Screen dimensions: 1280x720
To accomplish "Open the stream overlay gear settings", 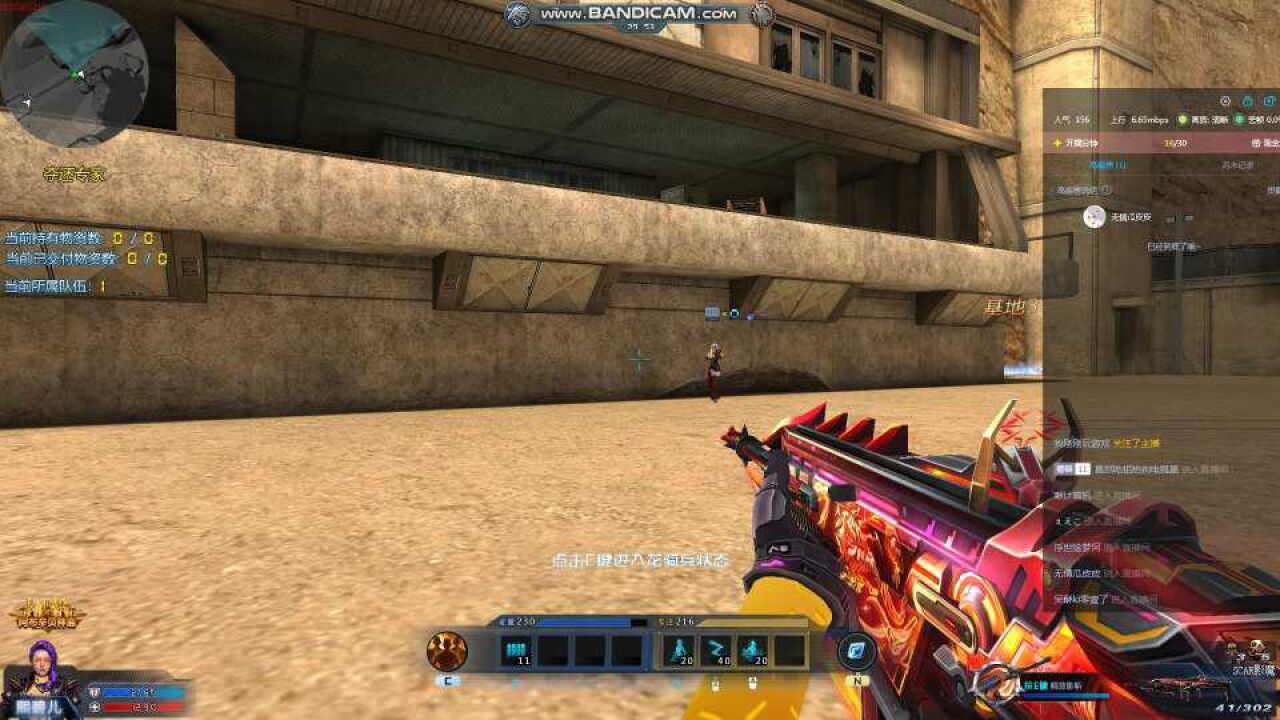I will (x=1225, y=101).
